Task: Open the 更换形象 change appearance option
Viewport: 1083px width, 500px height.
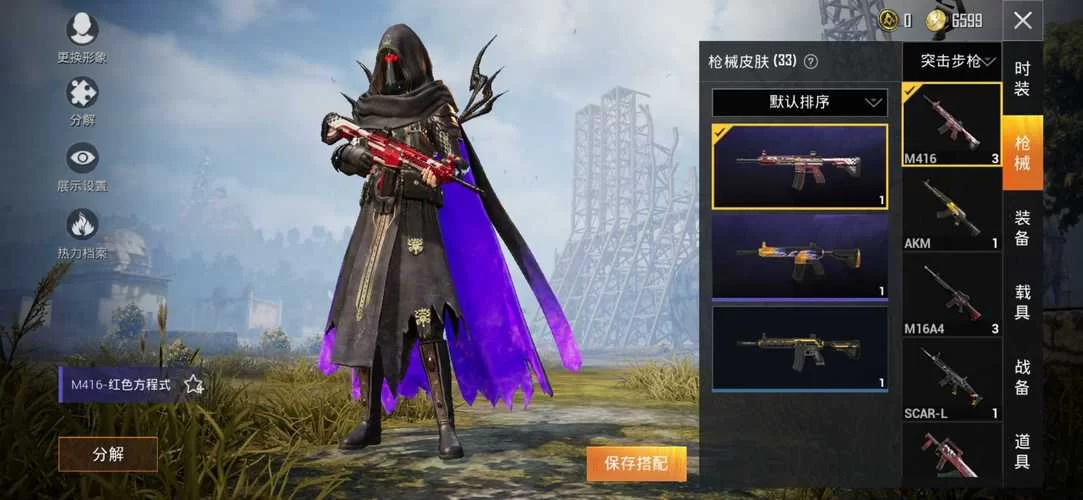Action: click(x=82, y=30)
